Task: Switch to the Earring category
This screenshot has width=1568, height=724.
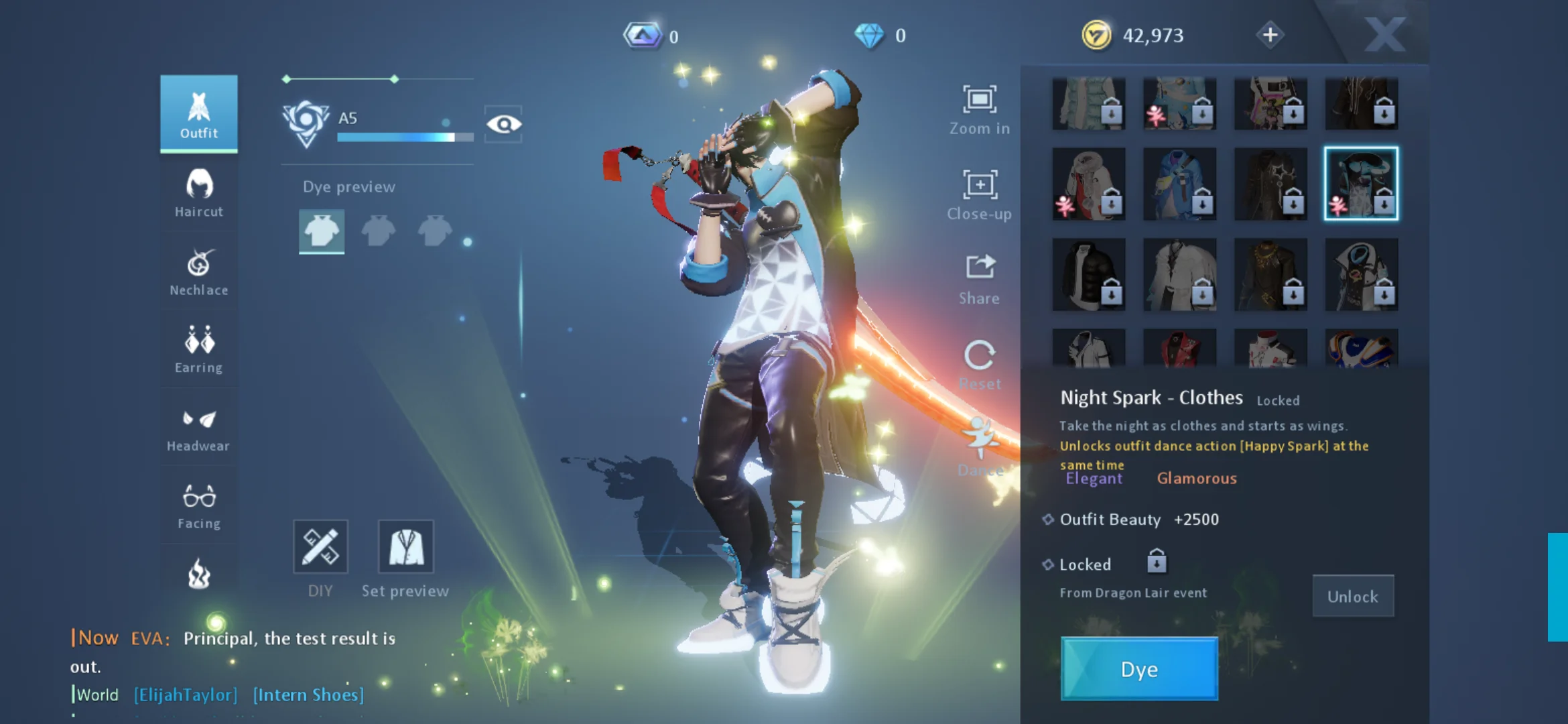Action: [x=198, y=349]
